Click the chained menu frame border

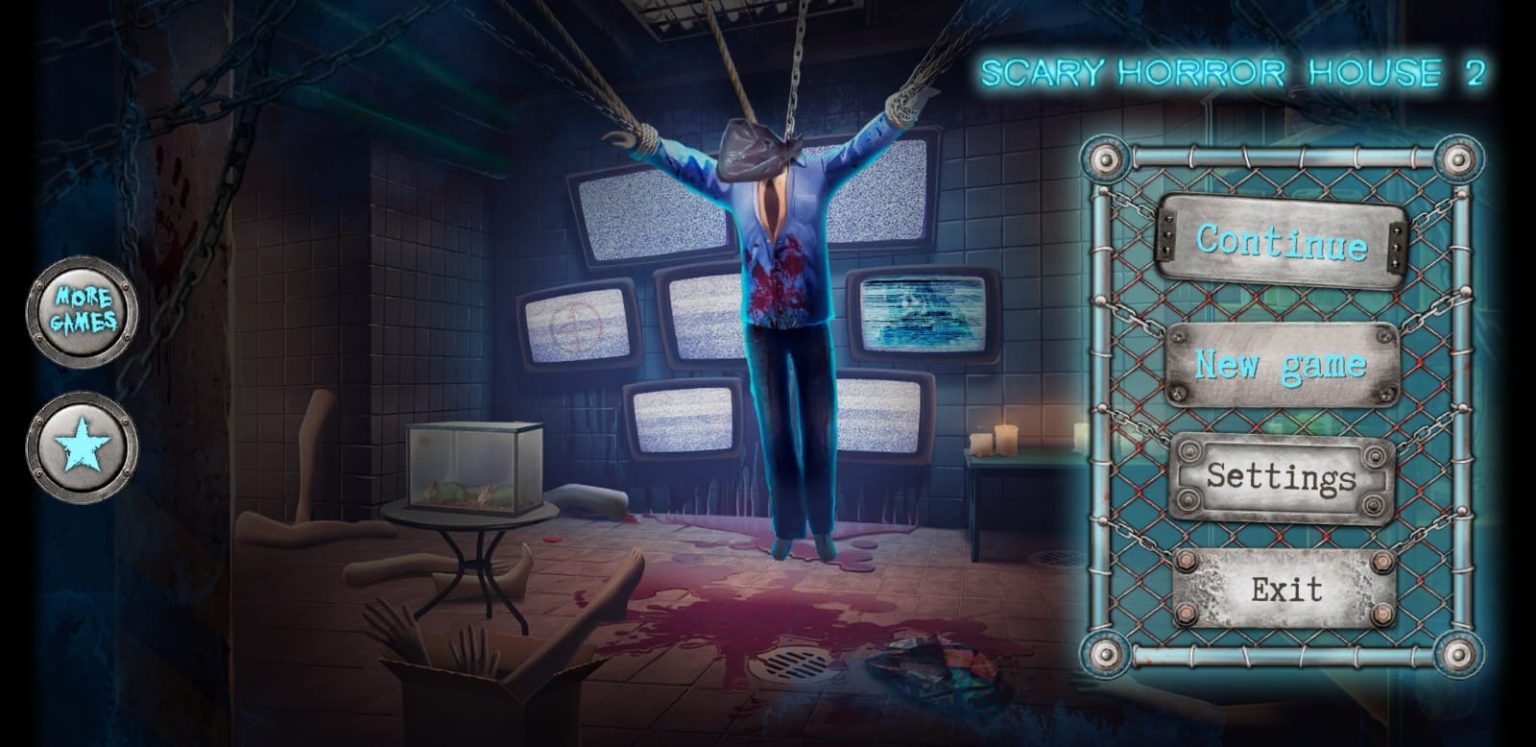tap(1105, 400)
